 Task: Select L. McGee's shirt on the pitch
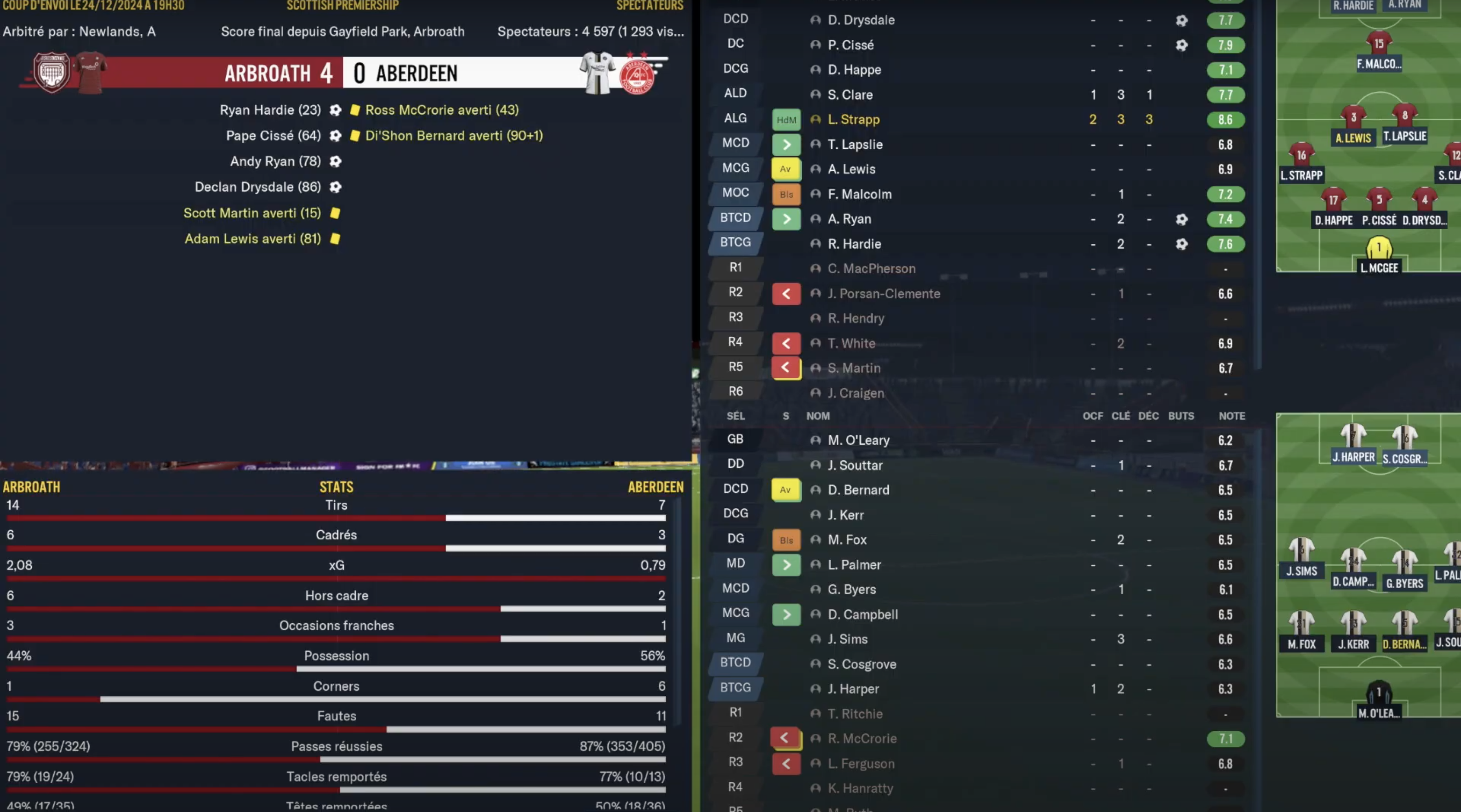point(1379,249)
